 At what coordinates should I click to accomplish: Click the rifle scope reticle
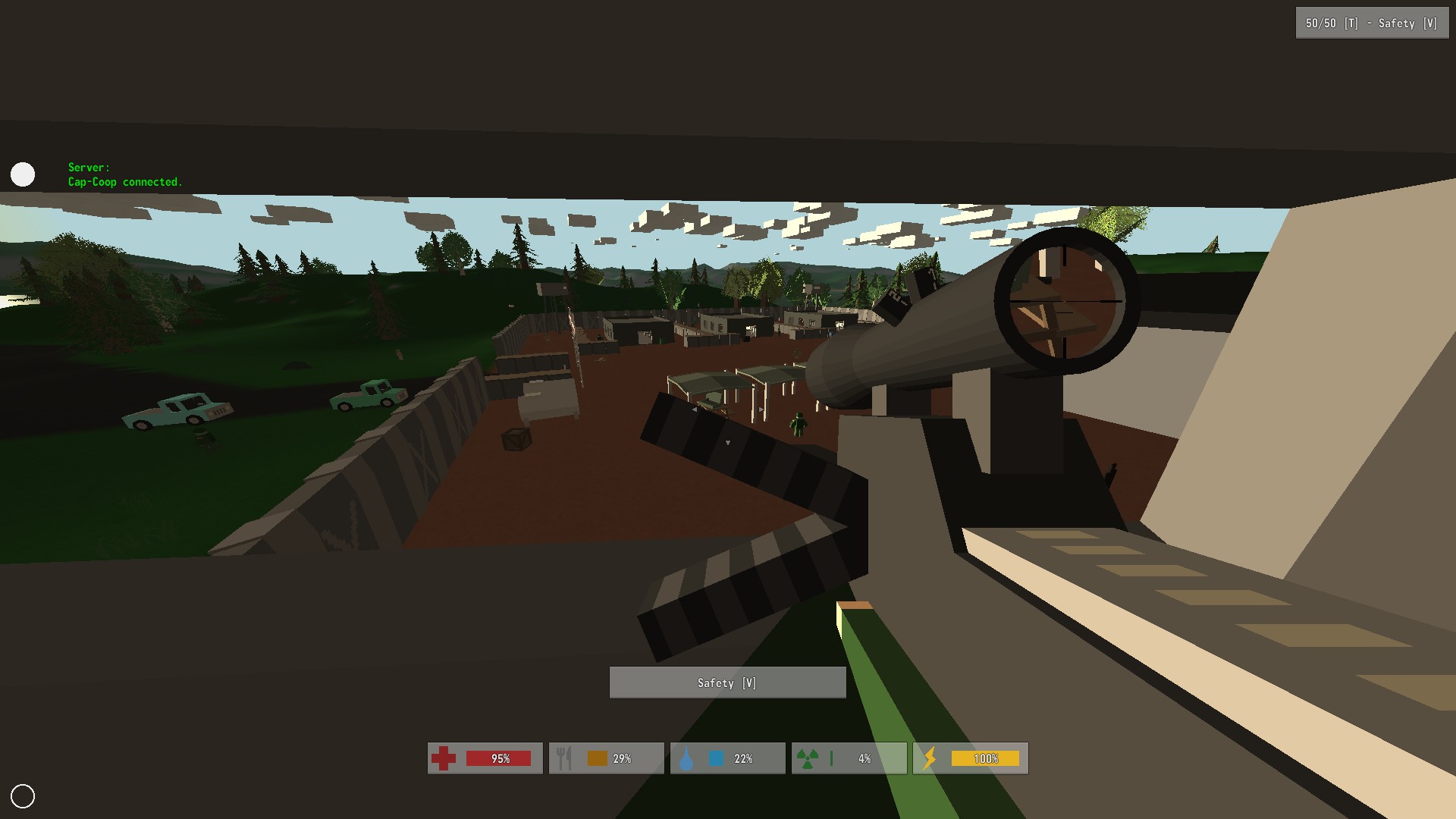pyautogui.click(x=1065, y=302)
